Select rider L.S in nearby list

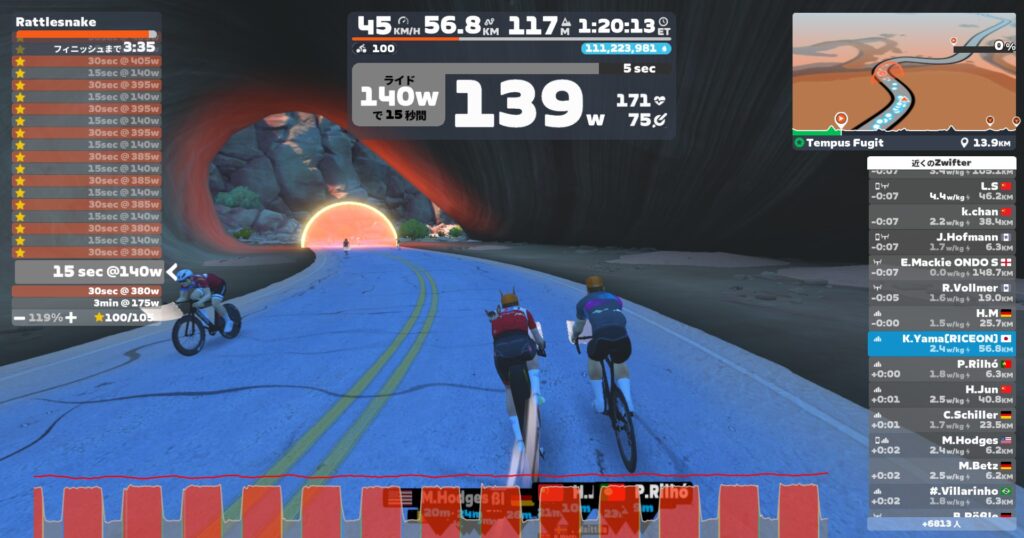pyautogui.click(x=941, y=192)
